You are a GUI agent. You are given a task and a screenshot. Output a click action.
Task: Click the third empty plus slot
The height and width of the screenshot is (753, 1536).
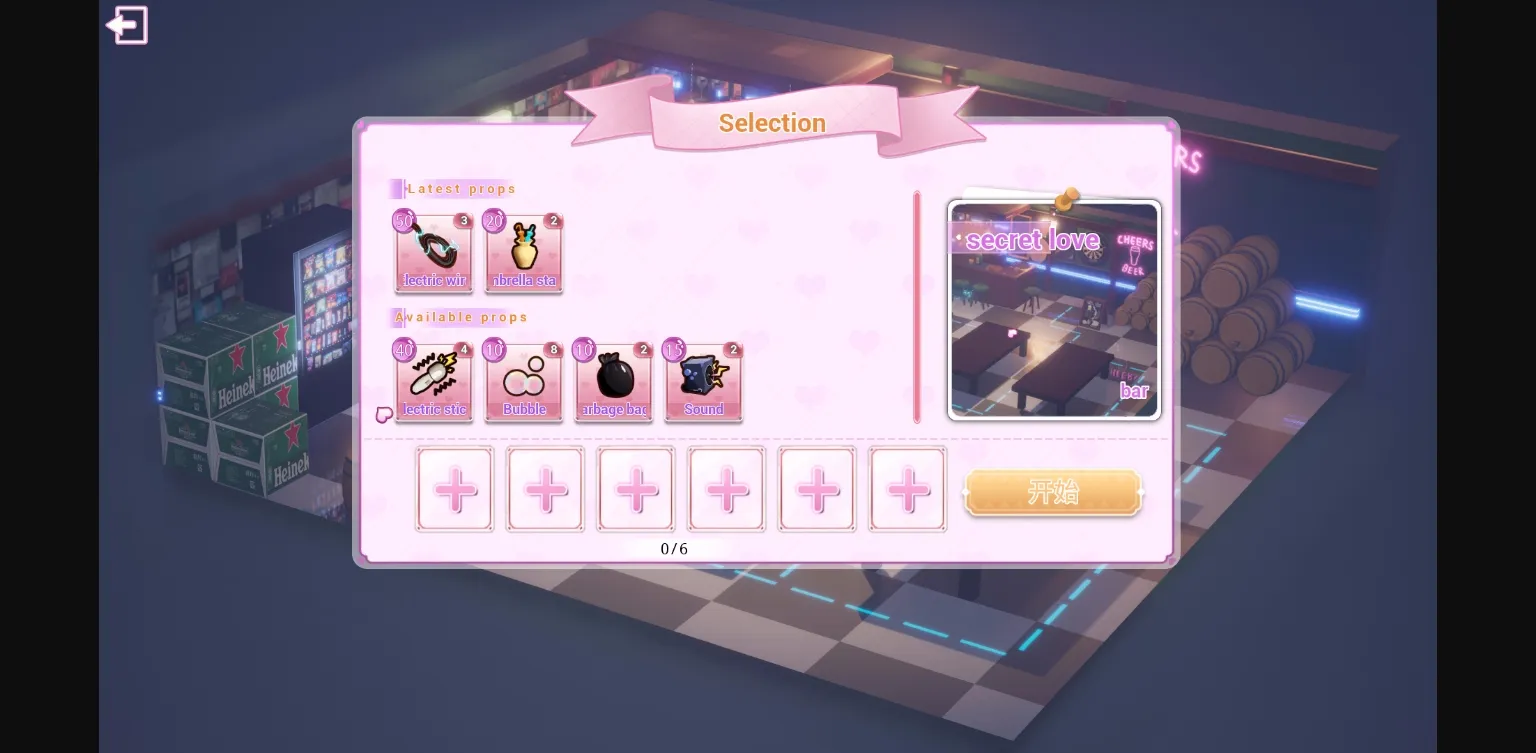pos(636,489)
